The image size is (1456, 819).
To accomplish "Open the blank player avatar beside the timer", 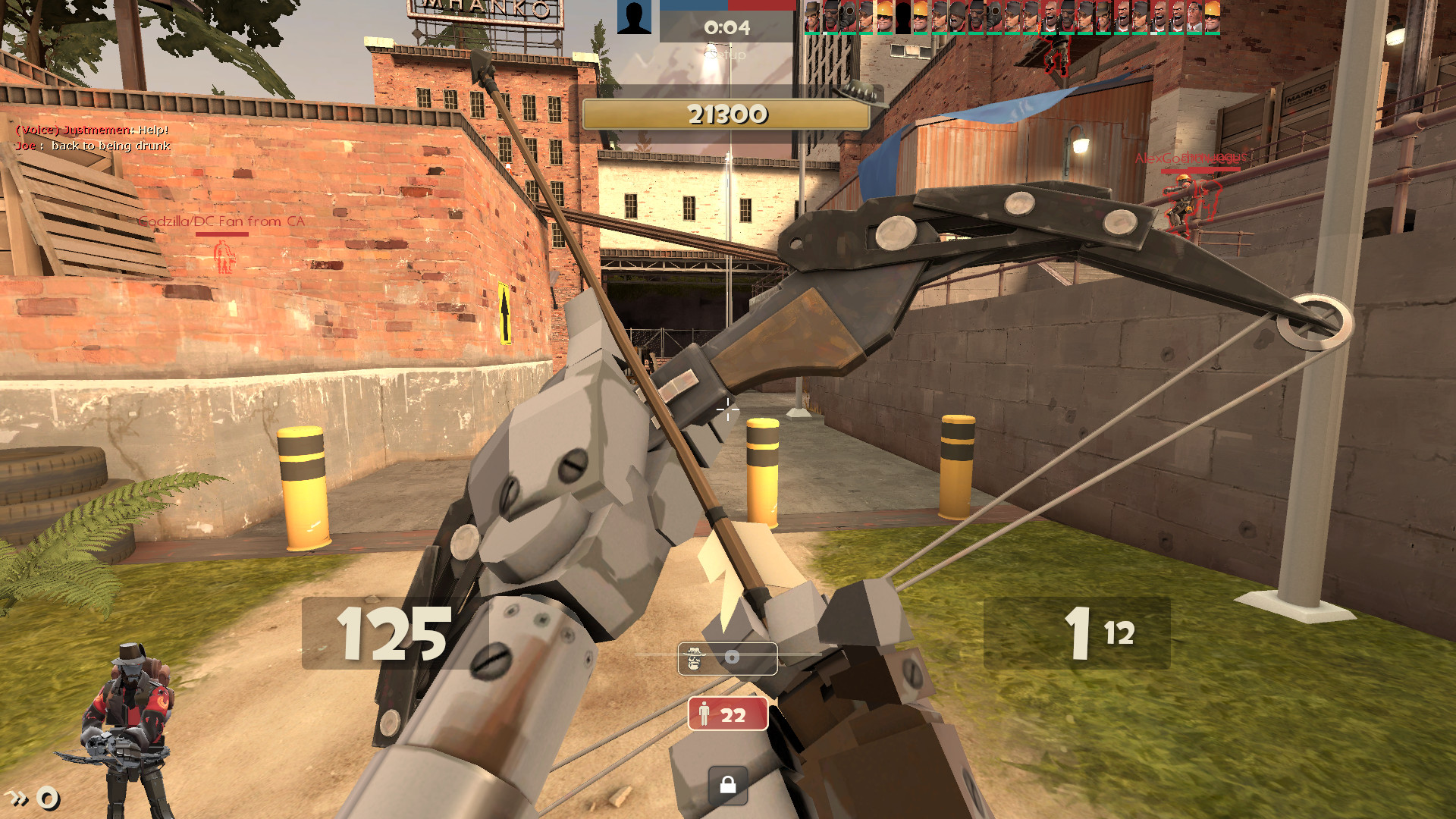I will (x=635, y=18).
